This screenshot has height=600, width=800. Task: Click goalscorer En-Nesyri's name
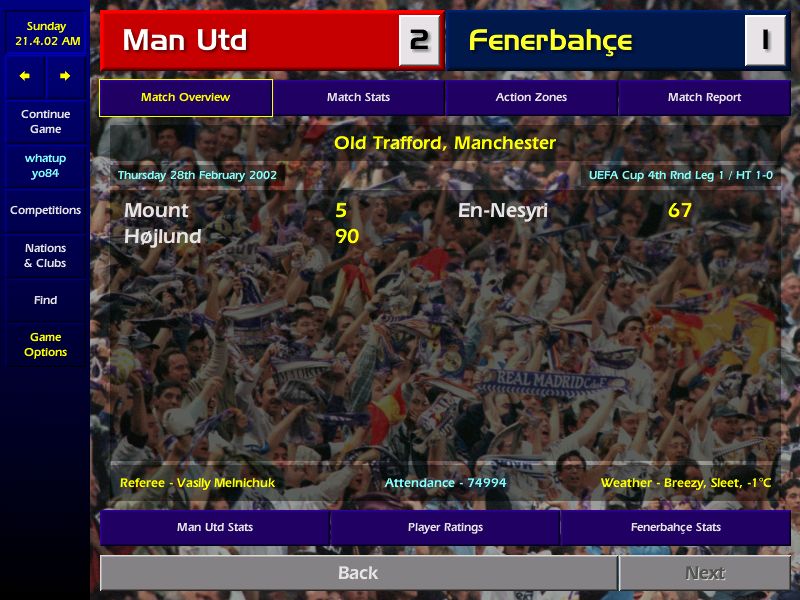point(503,211)
